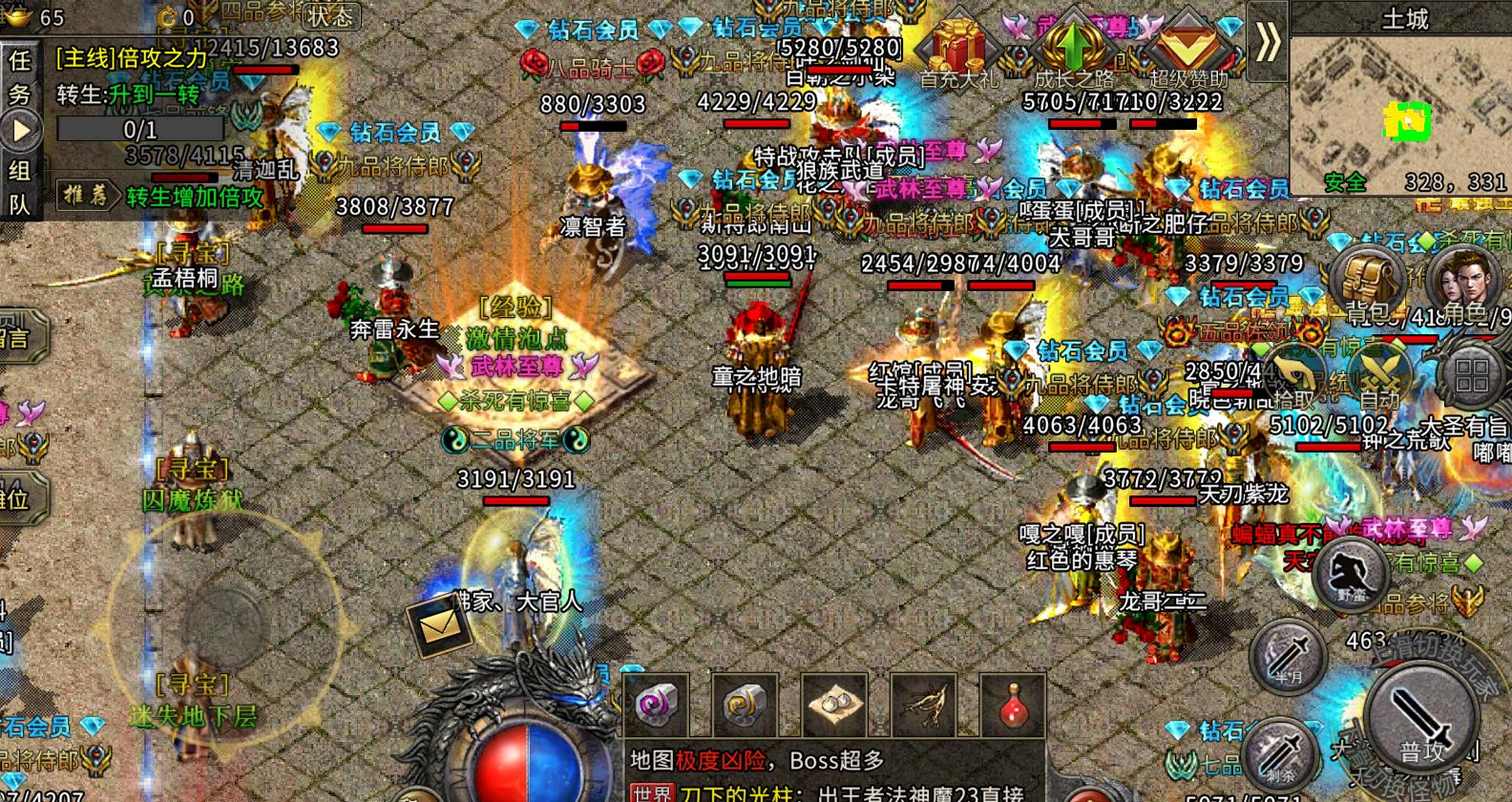Activate the 半月 sword skill
Viewport: 1512px width, 802px height.
[1290, 655]
